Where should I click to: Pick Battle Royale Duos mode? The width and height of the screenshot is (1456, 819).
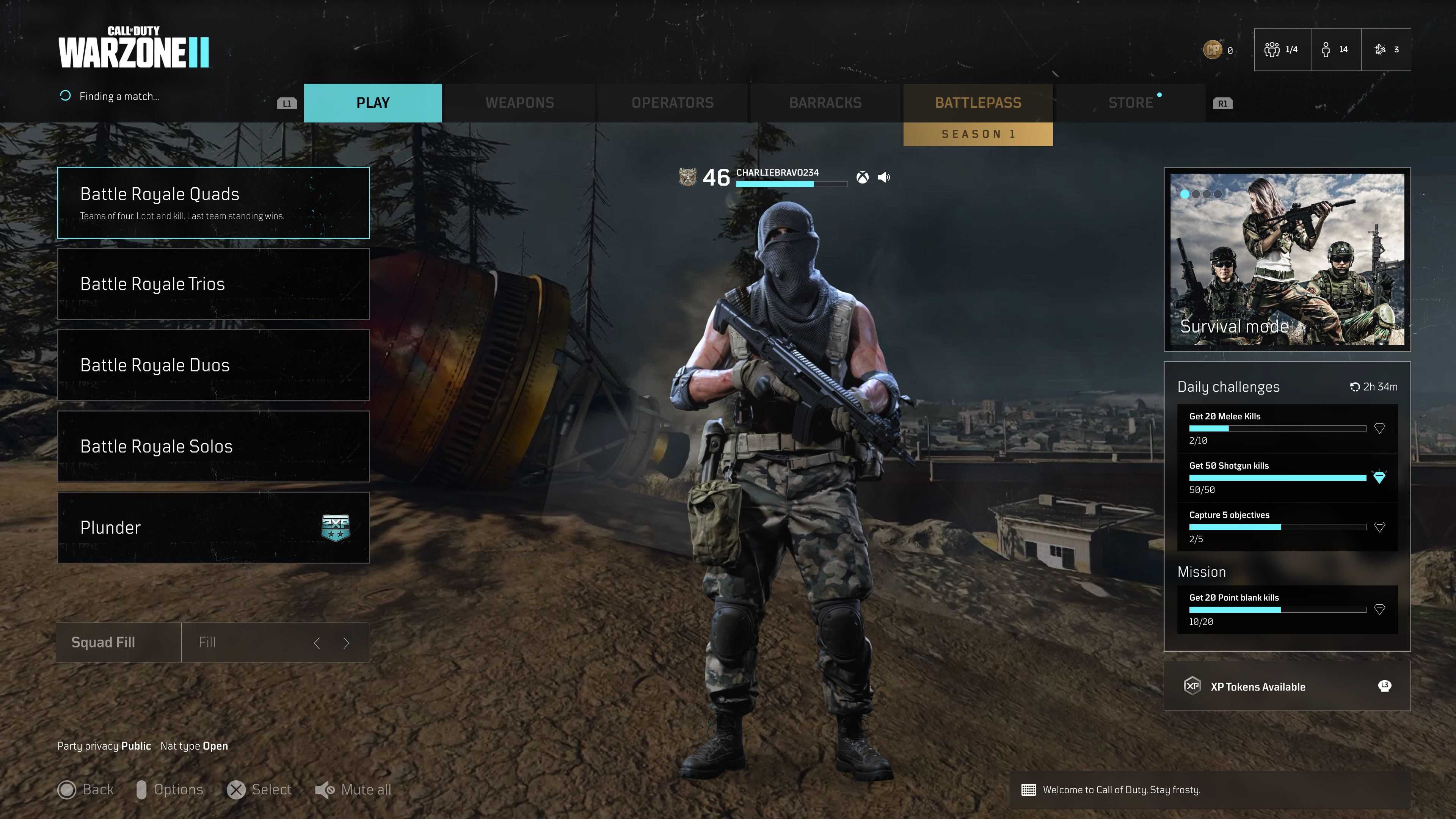tap(213, 365)
